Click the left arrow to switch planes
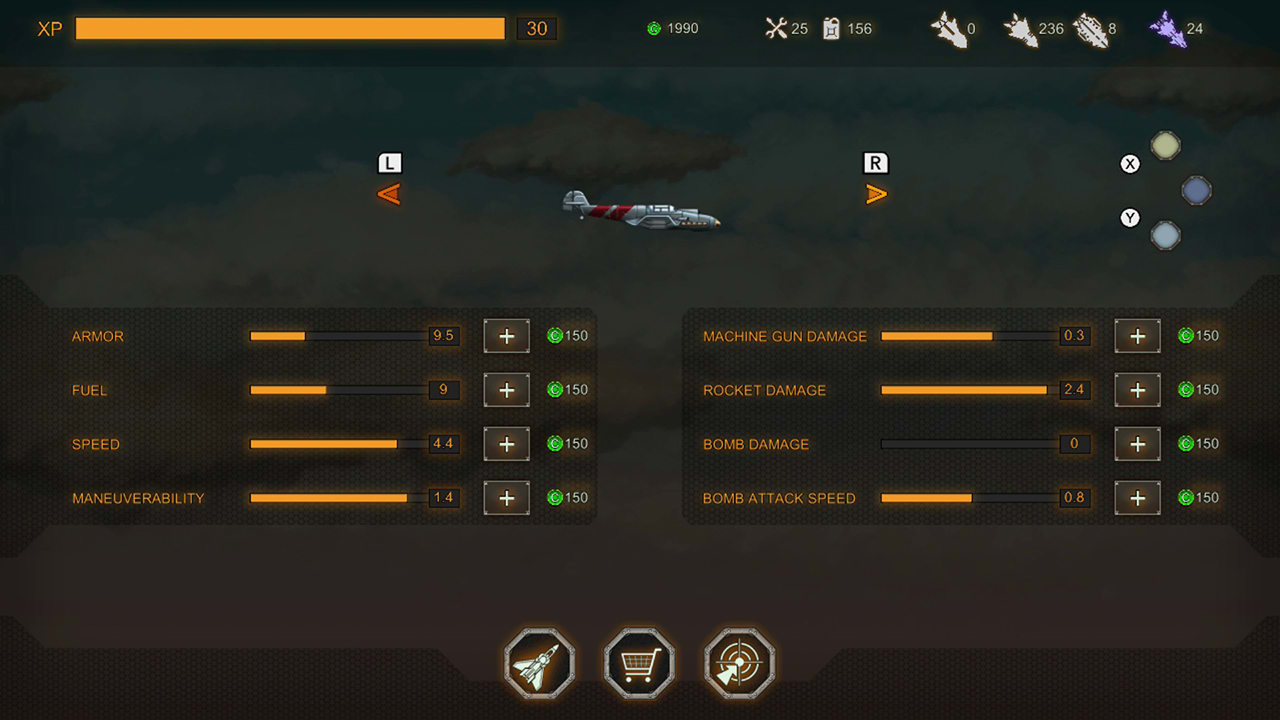 [389, 193]
